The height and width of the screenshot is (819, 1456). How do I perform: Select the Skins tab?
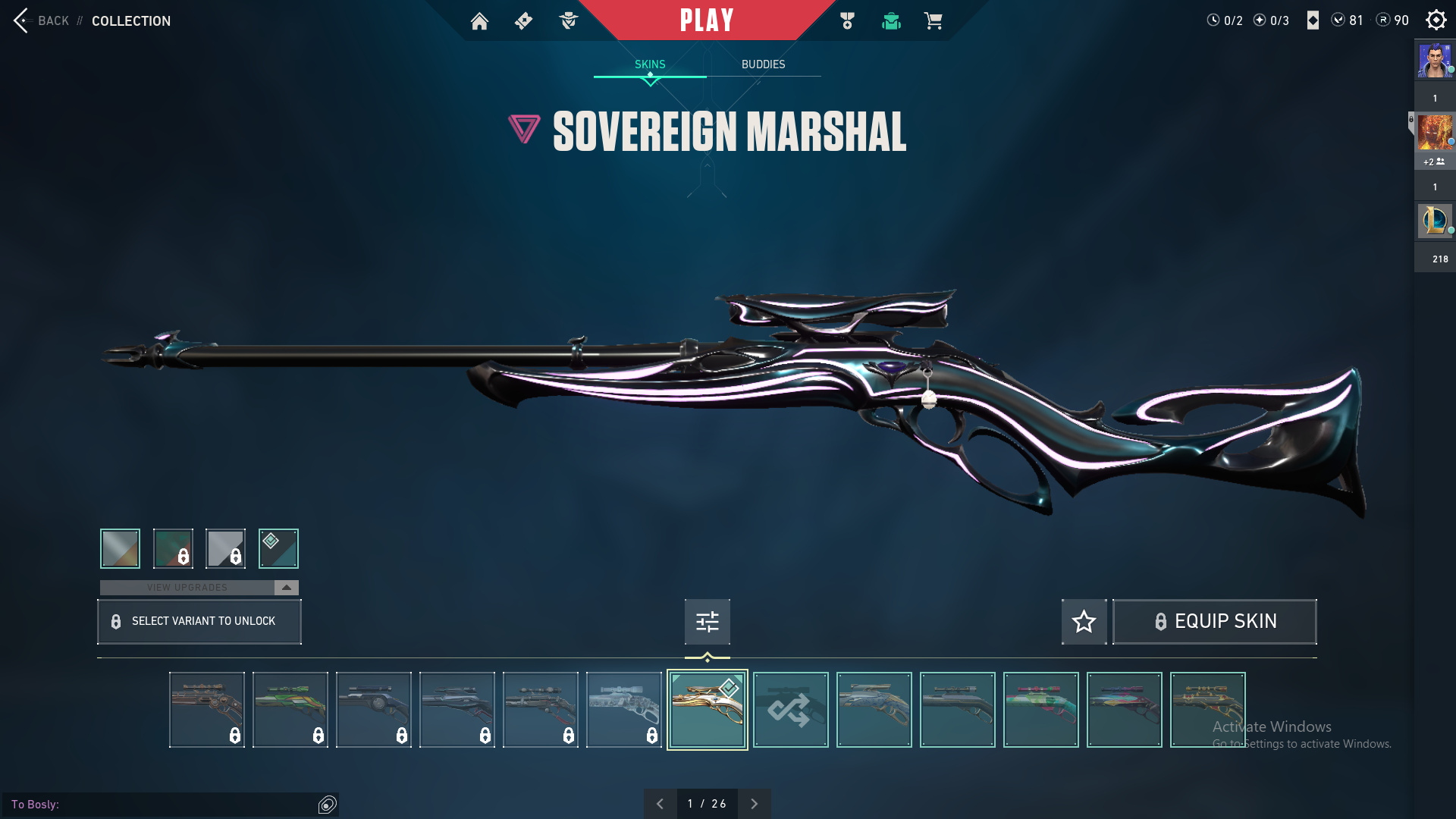tap(650, 64)
